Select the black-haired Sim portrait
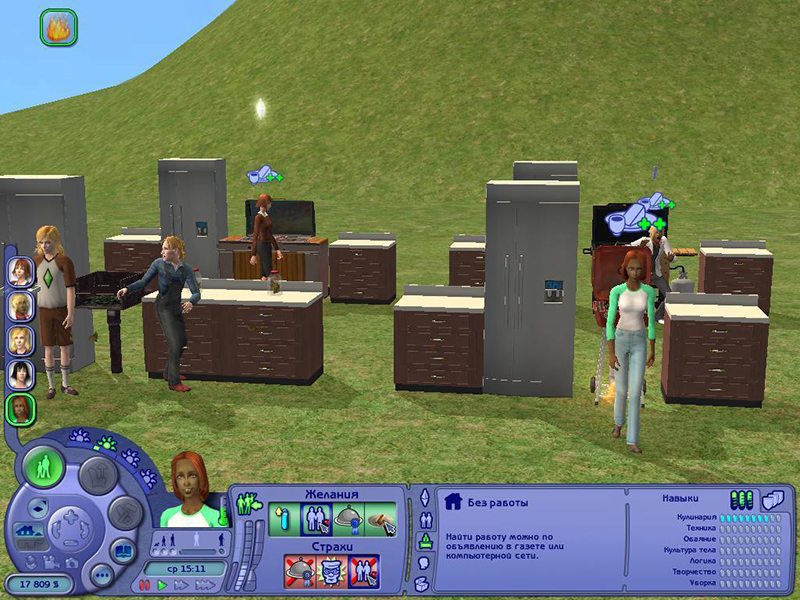The height and width of the screenshot is (600, 800). (20, 373)
